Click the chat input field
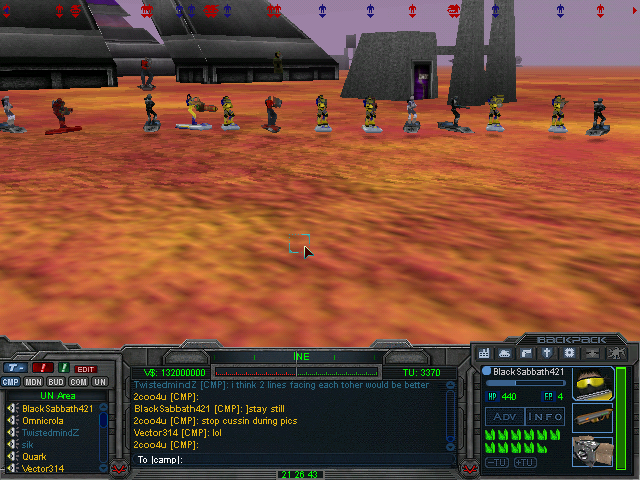The width and height of the screenshot is (640, 480). 290,459
